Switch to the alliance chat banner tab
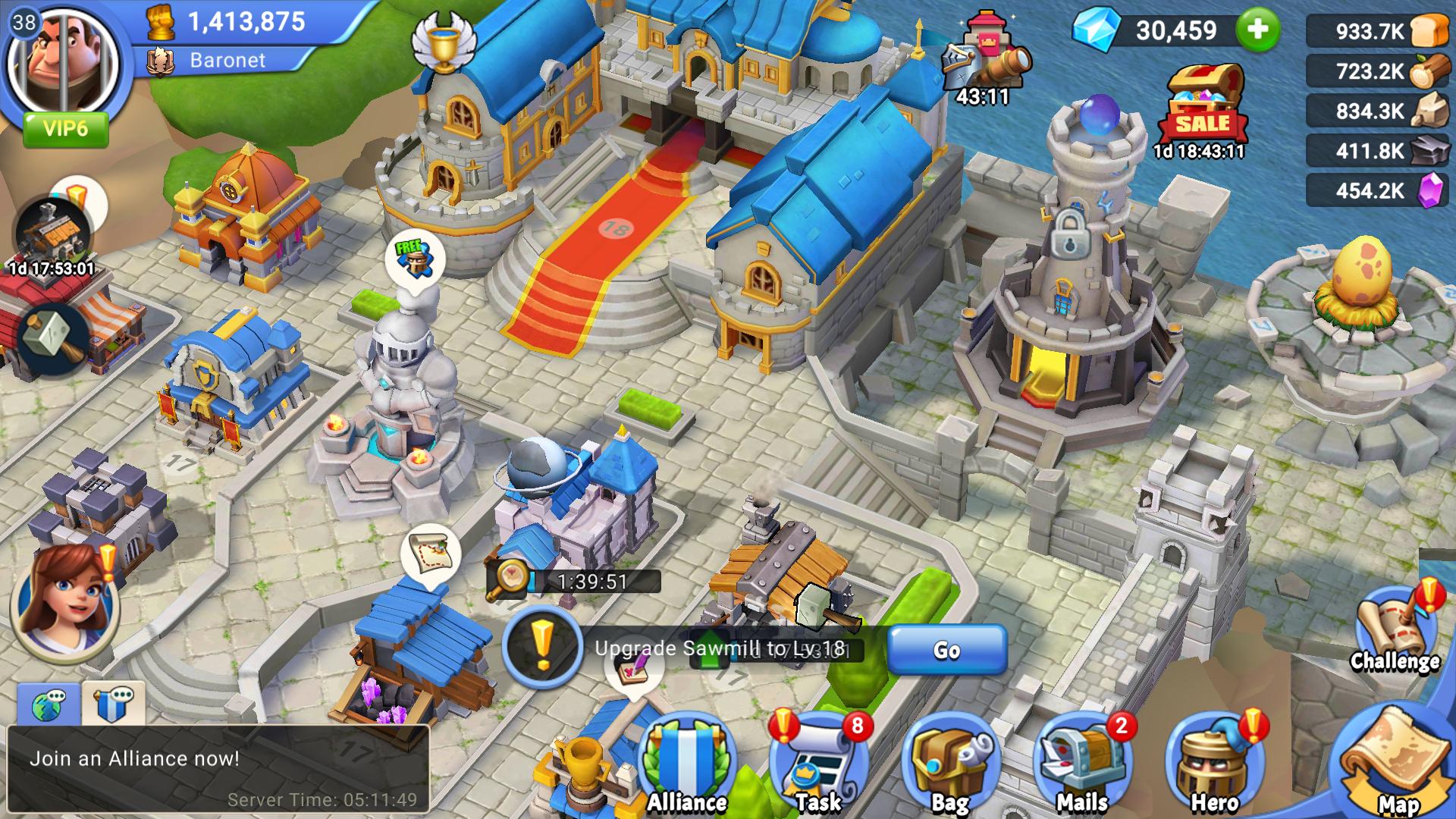This screenshot has height=819, width=1456. (x=114, y=704)
